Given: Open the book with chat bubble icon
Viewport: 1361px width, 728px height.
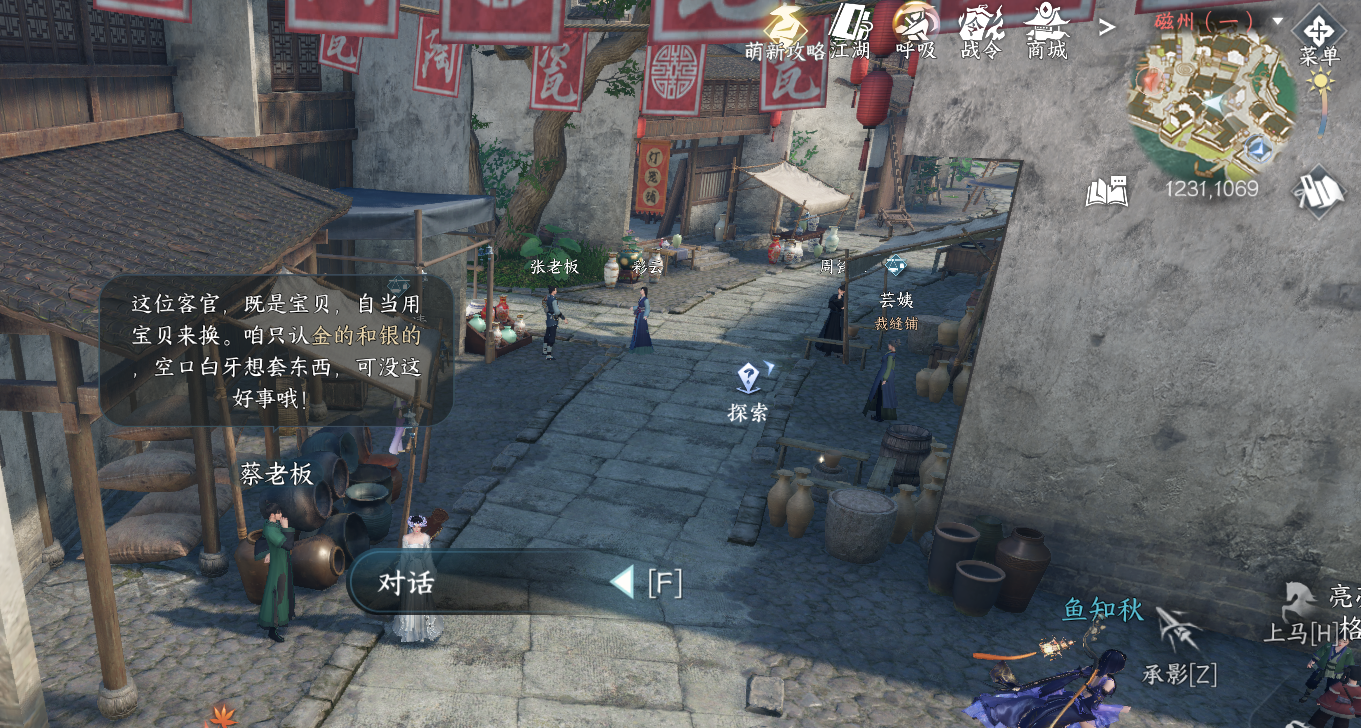Looking at the screenshot, I should click(x=1107, y=190).
